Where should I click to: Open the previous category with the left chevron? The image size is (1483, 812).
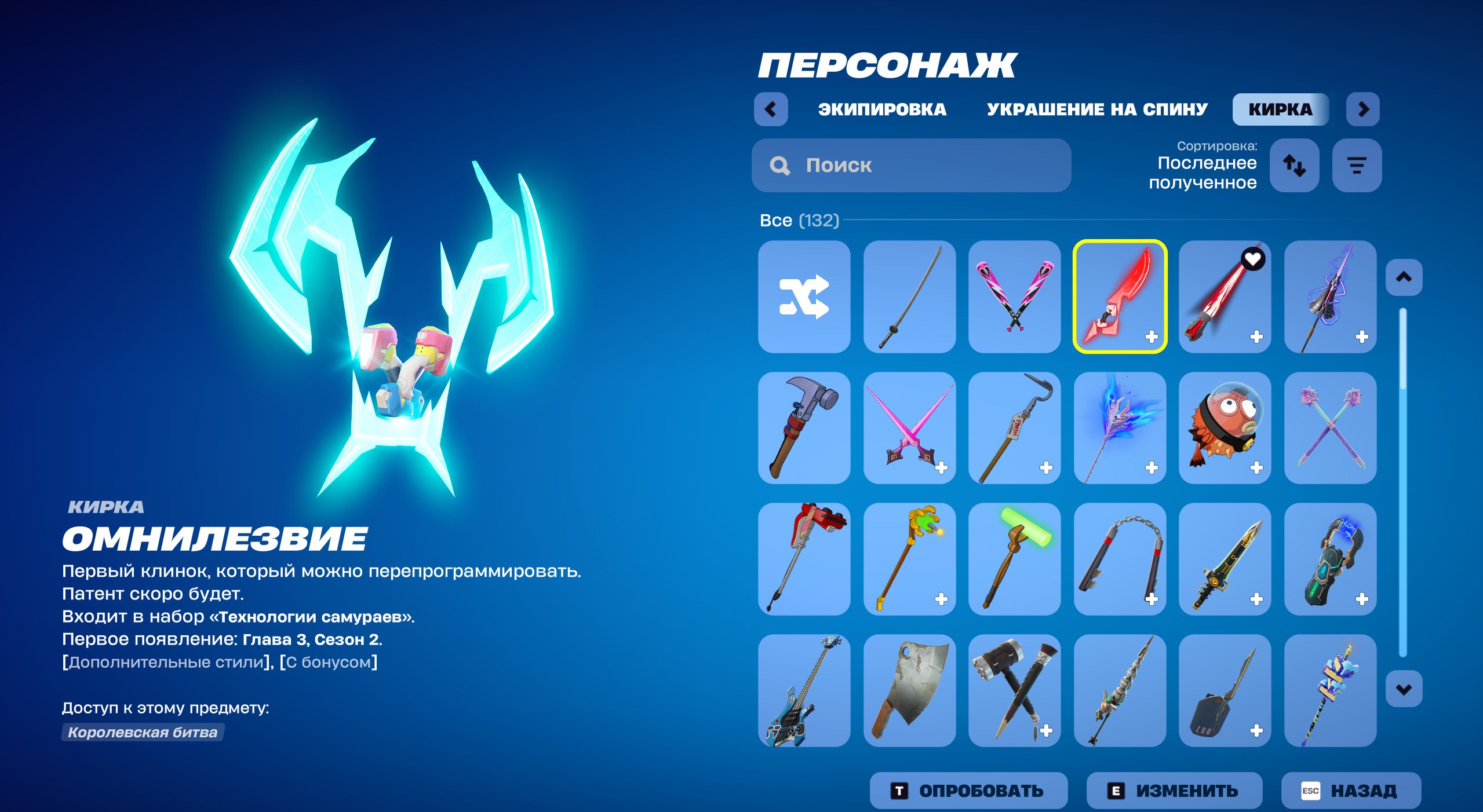coord(771,109)
